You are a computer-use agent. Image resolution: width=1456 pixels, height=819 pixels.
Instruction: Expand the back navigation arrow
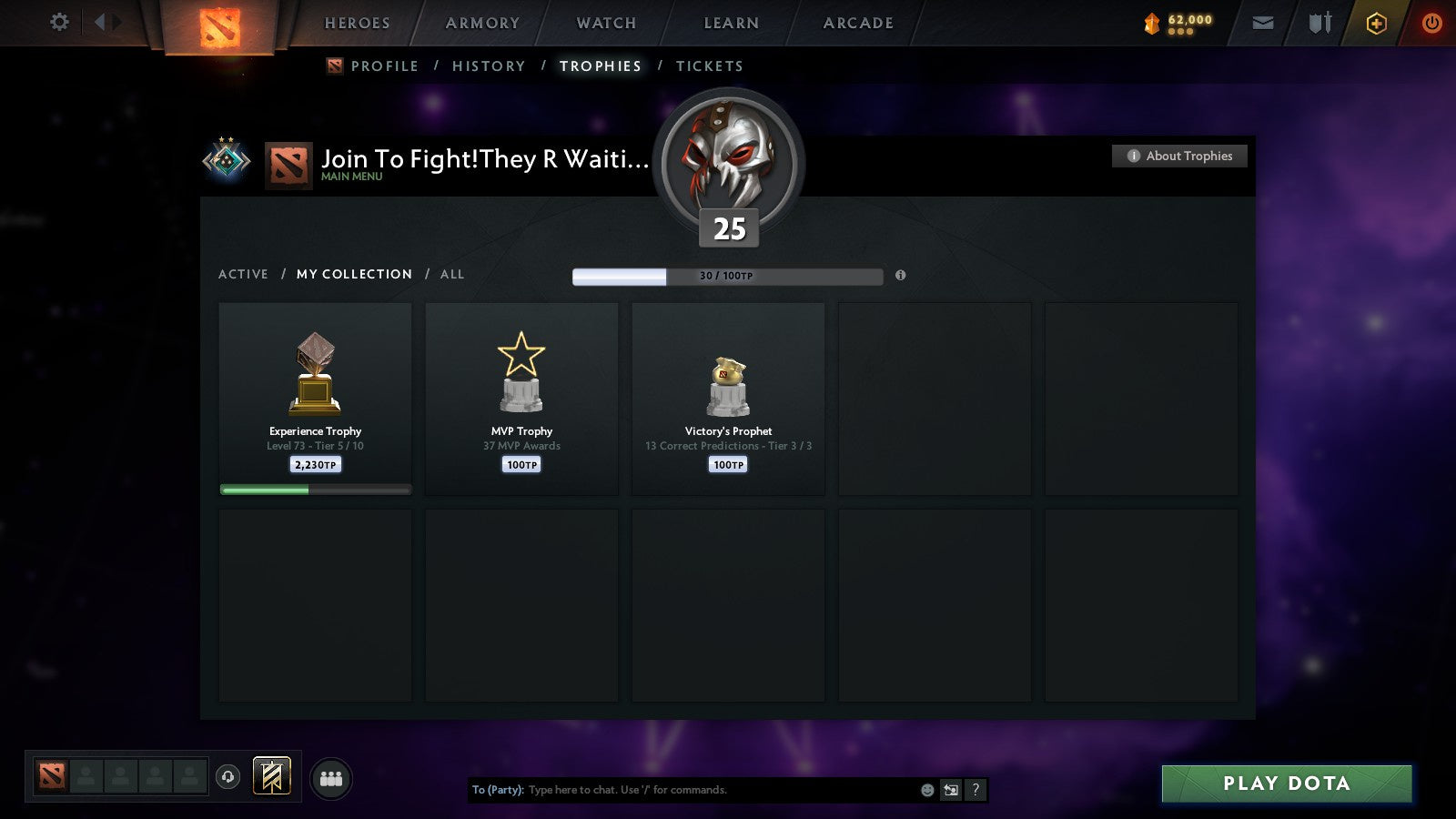(x=100, y=22)
